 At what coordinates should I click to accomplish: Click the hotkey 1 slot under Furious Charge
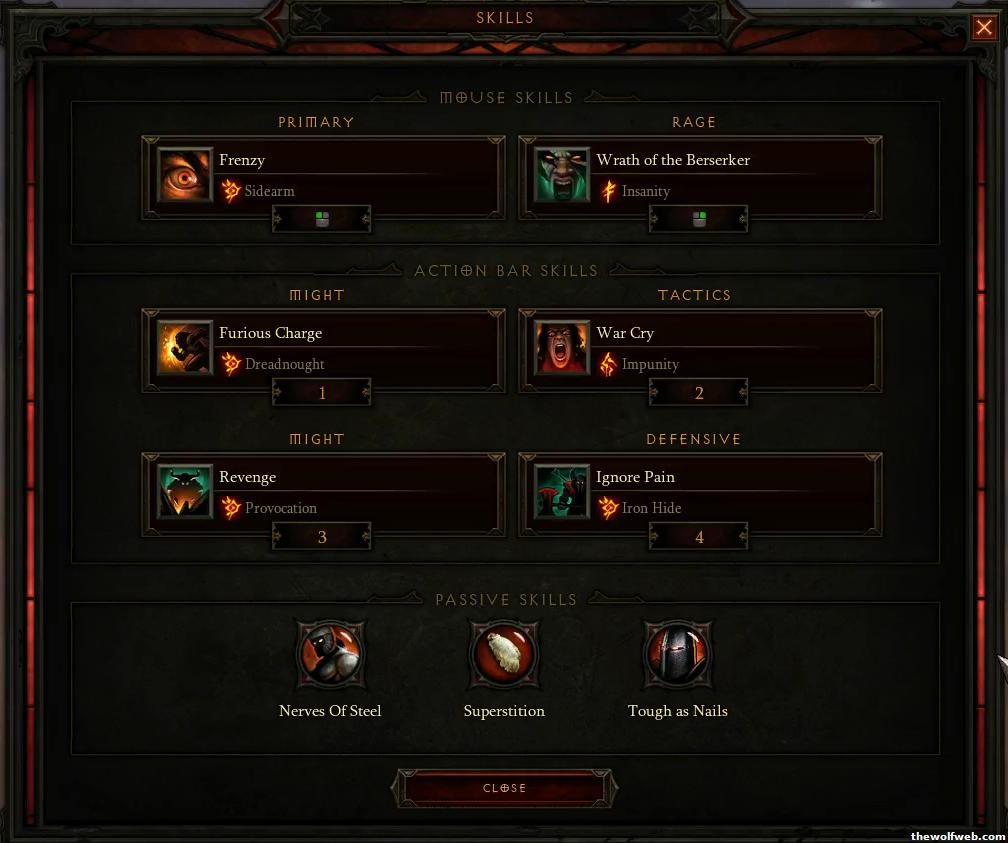(x=322, y=393)
